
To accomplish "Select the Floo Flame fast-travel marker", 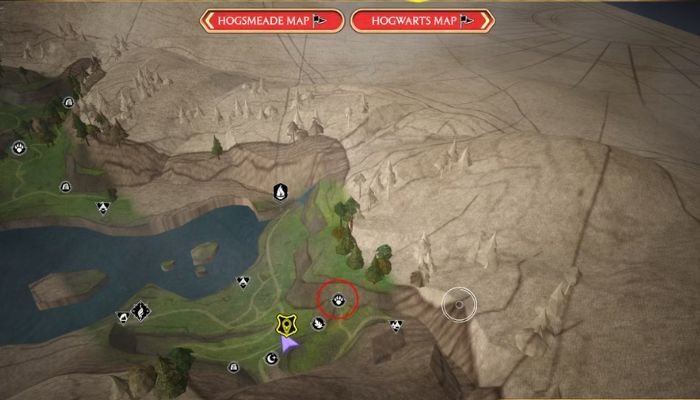I will click(281, 190).
